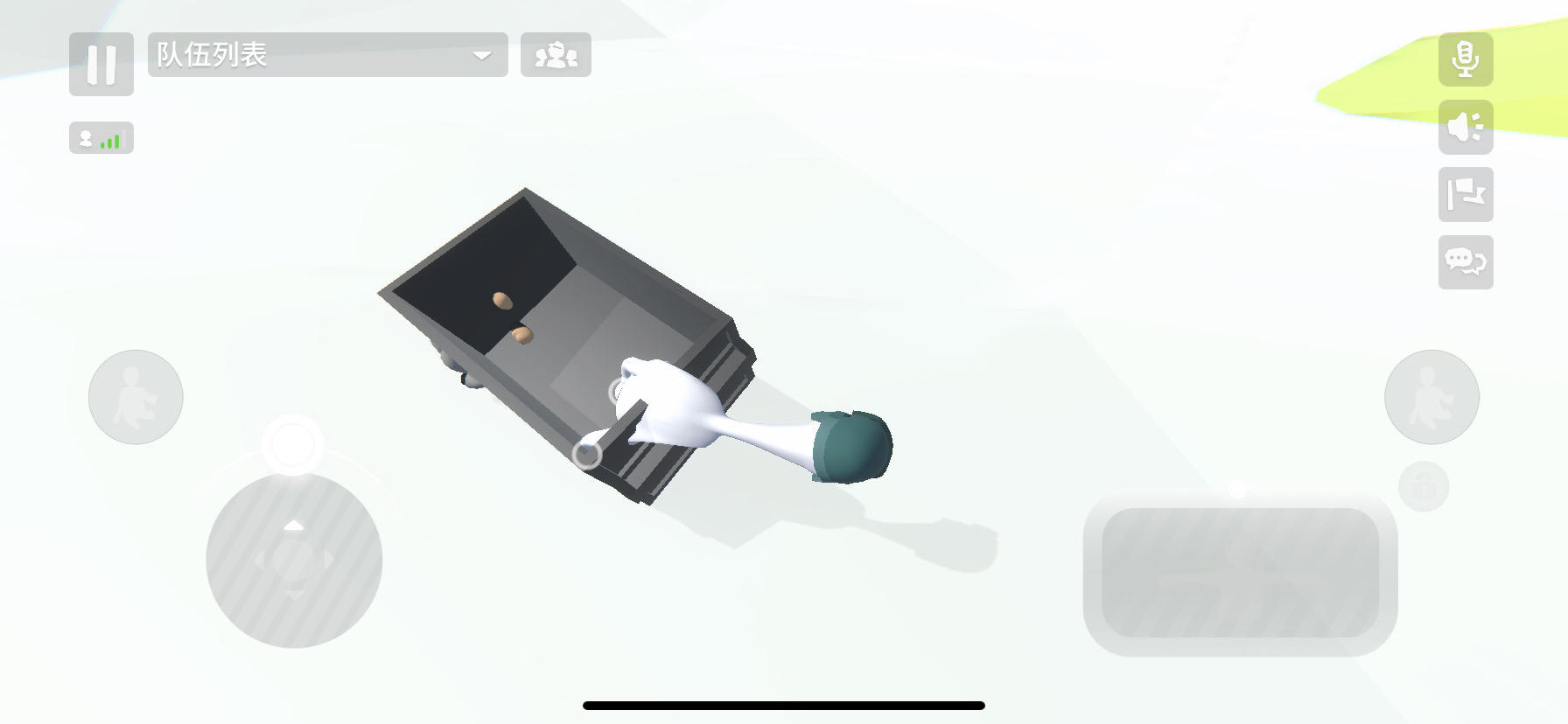Collapse the team list by tapping its chevron
The image size is (1568, 724).
[480, 56]
